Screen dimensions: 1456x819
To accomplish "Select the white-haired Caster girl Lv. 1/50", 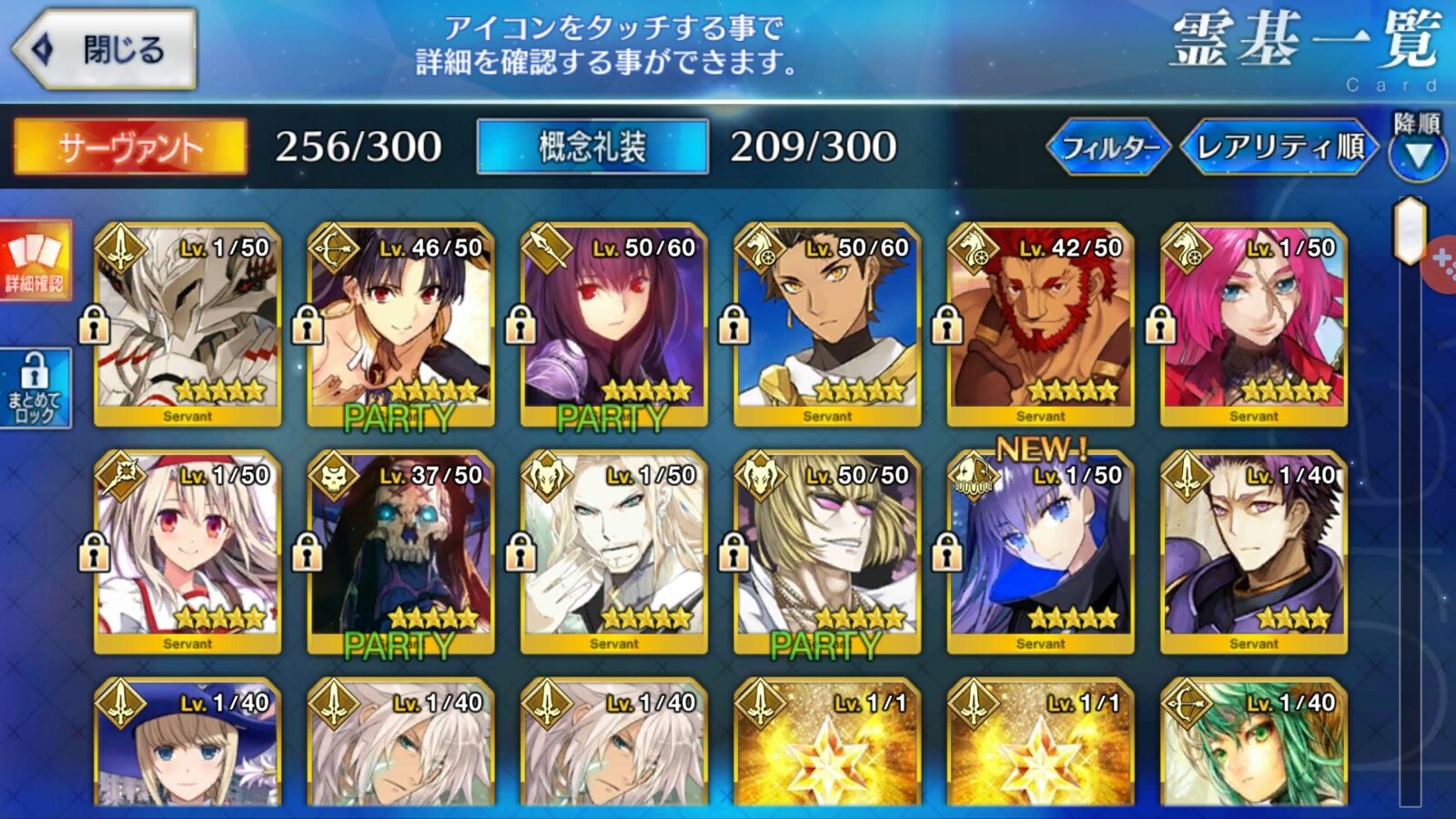I will pyautogui.click(x=187, y=552).
